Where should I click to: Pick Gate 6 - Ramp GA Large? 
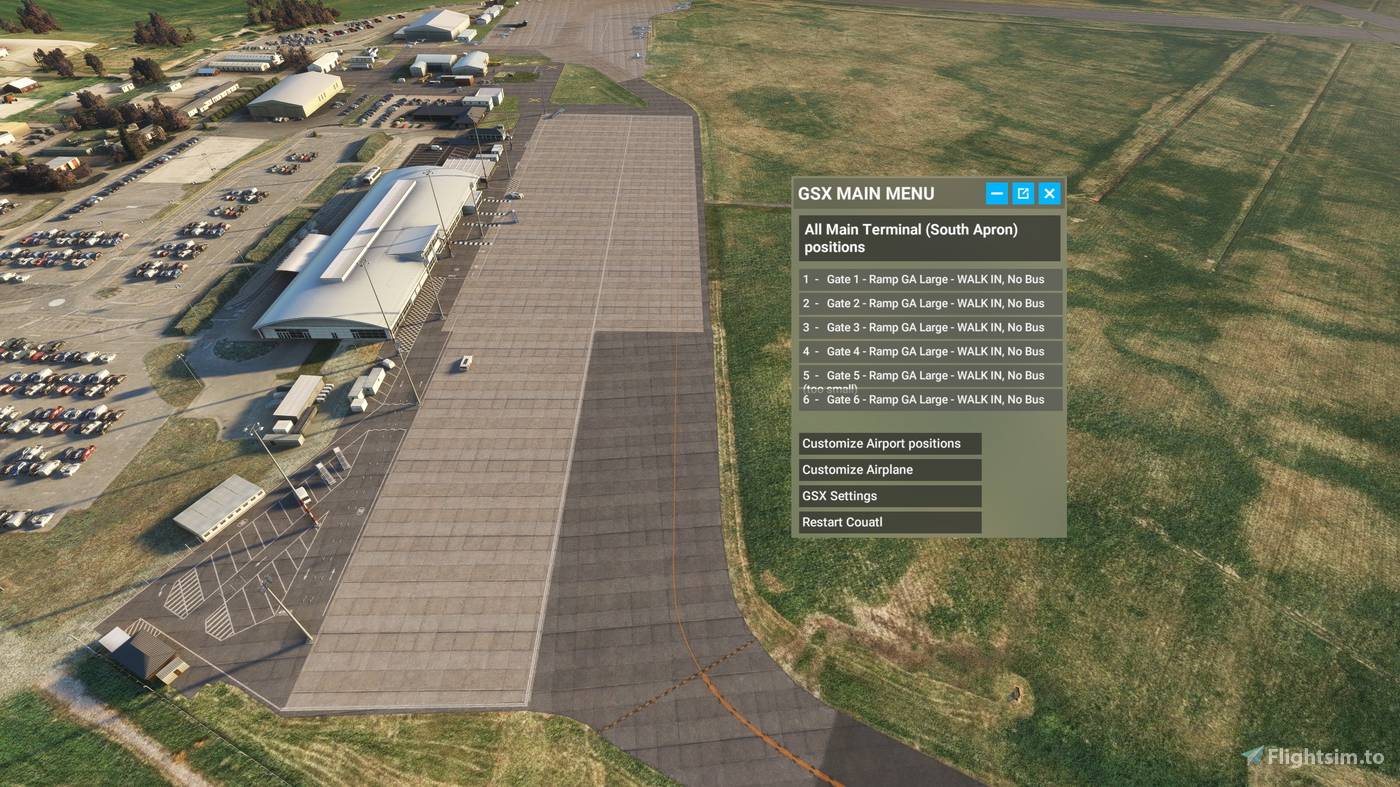coord(930,399)
